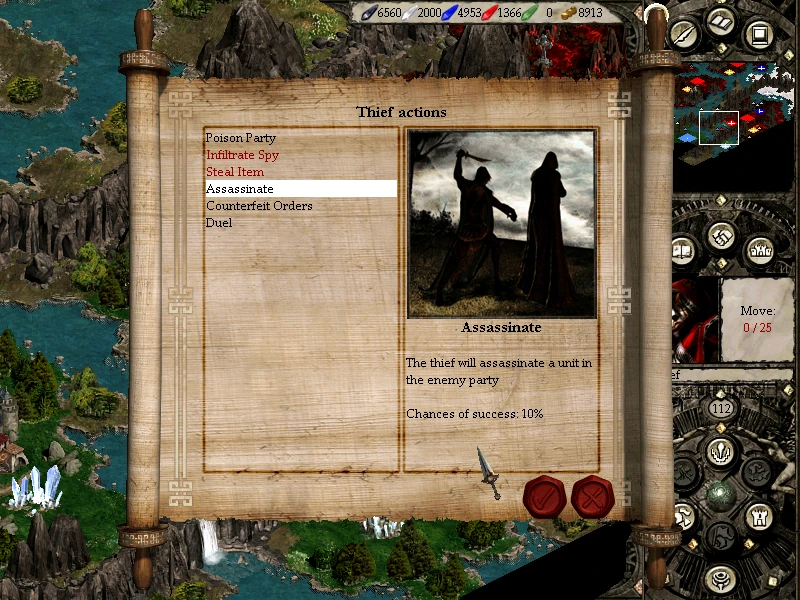
Task: Choose Infiltrate Spy from the list
Action: tap(243, 155)
